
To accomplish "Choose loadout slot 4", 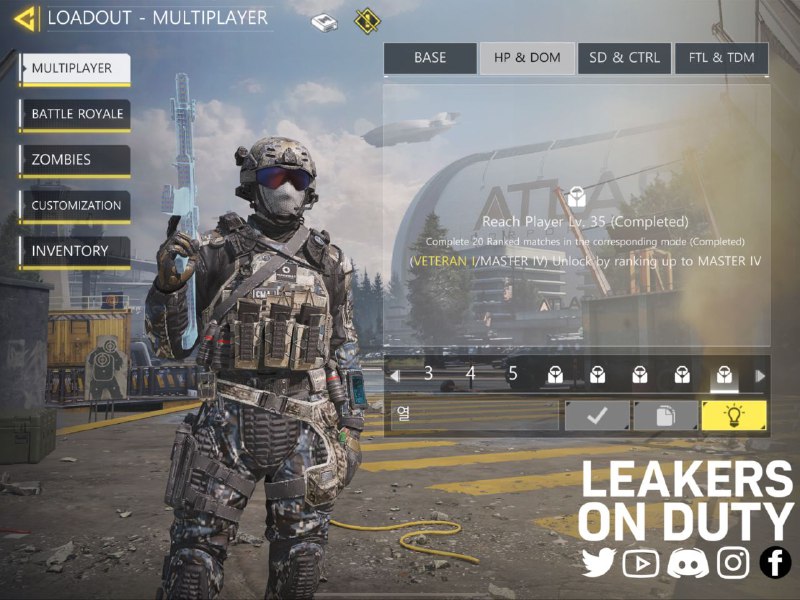I will coord(470,375).
